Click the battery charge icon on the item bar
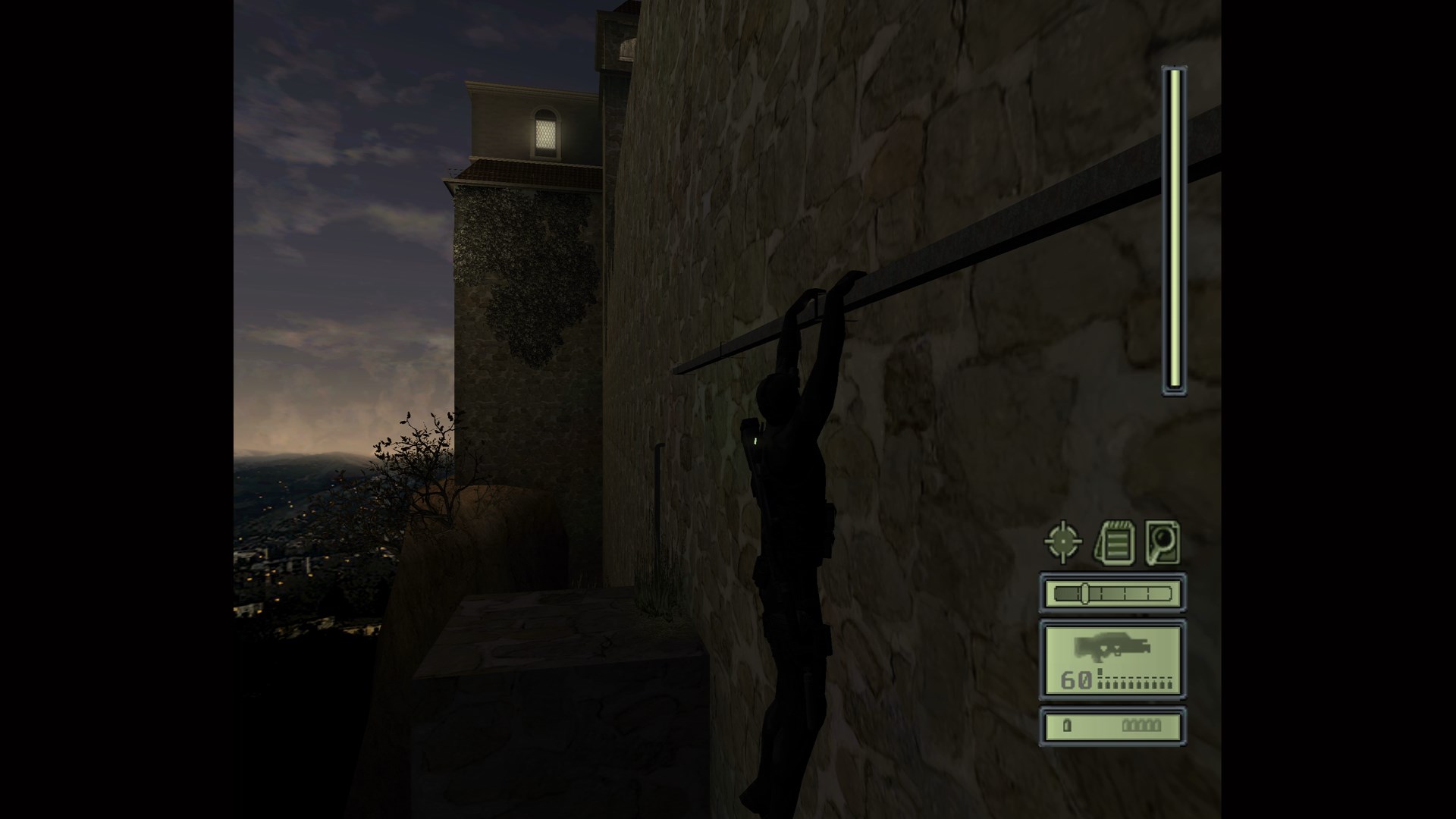The height and width of the screenshot is (819, 1456). tap(1066, 726)
